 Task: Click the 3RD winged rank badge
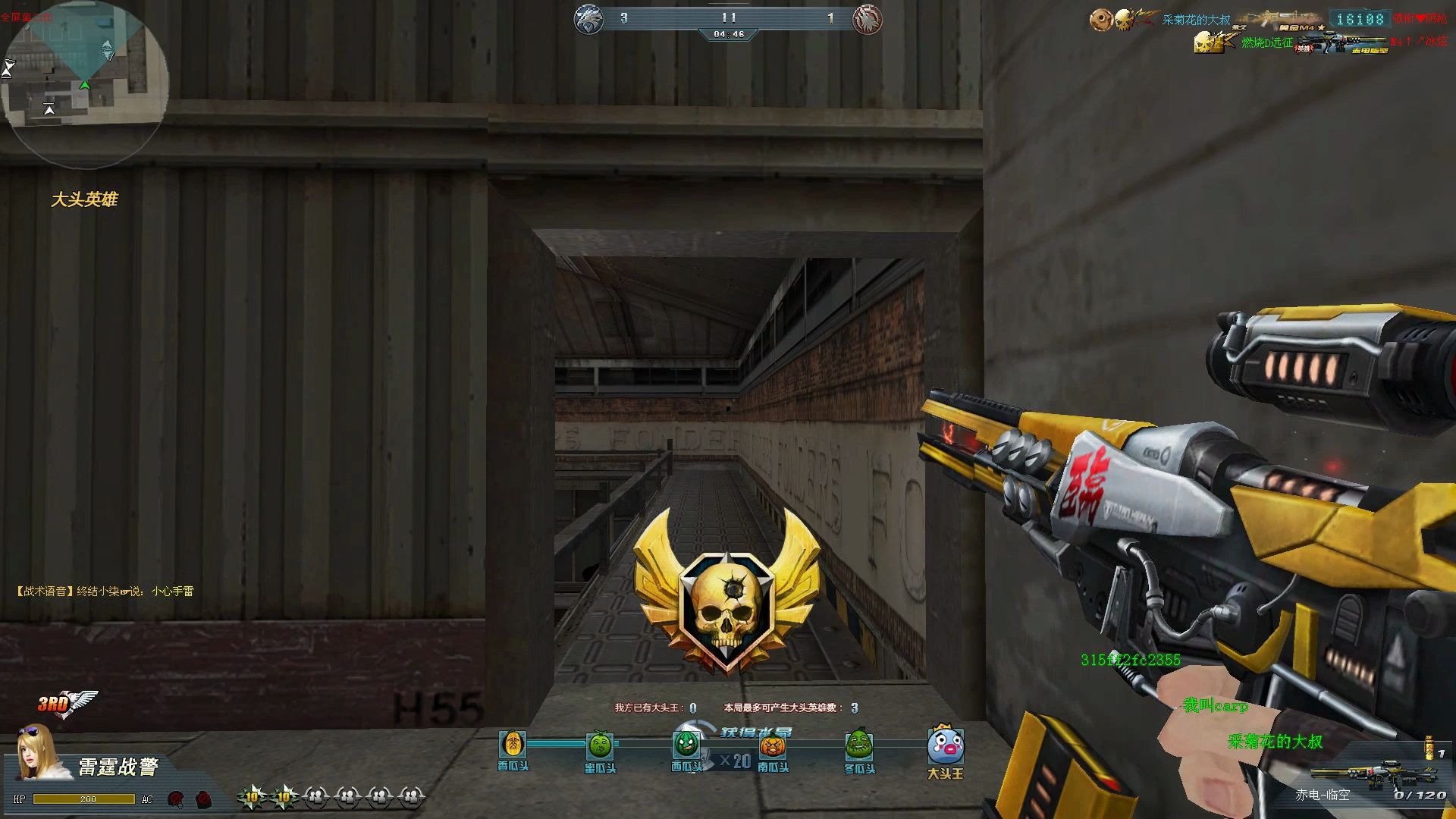pyautogui.click(x=67, y=704)
